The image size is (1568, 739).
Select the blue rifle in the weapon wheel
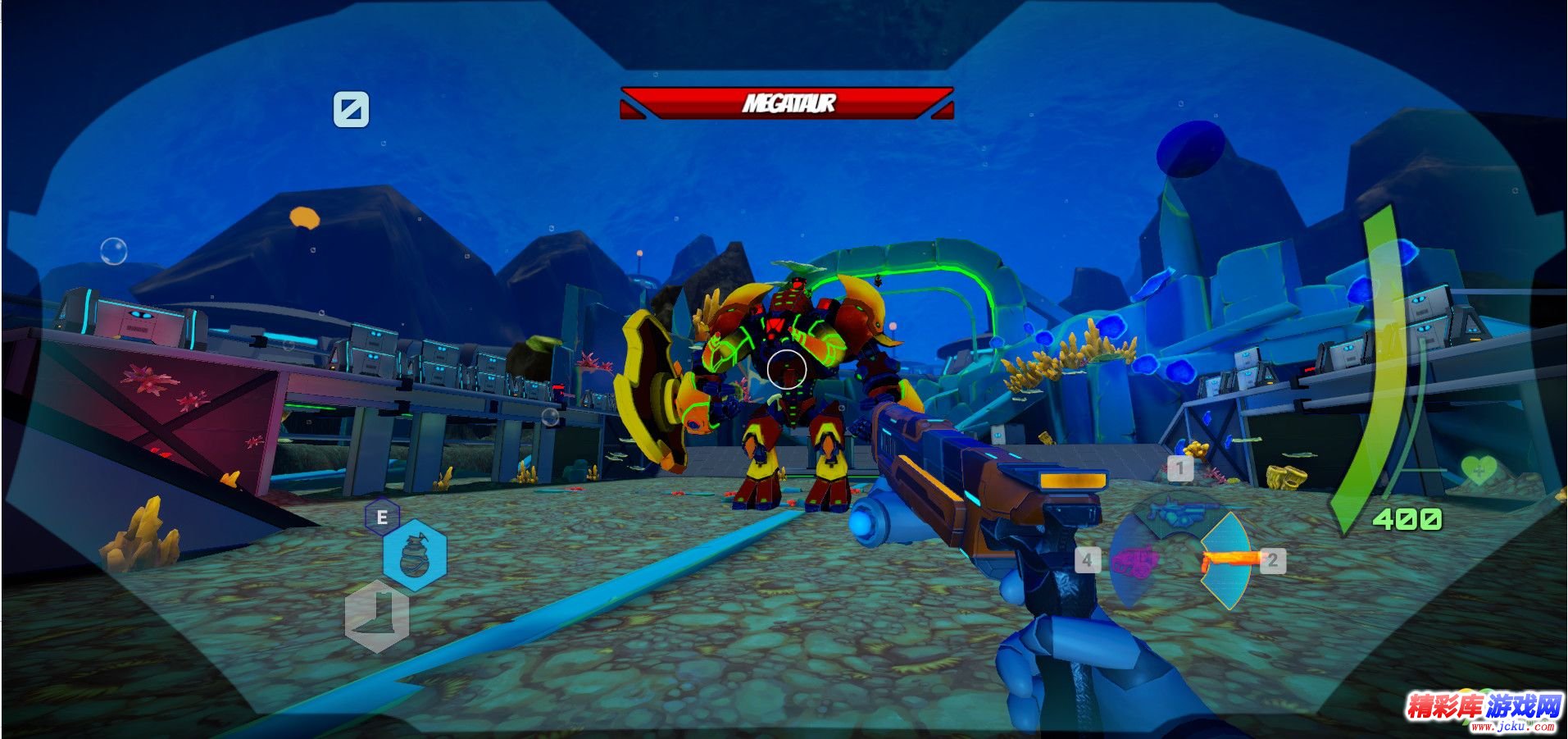click(x=1178, y=513)
